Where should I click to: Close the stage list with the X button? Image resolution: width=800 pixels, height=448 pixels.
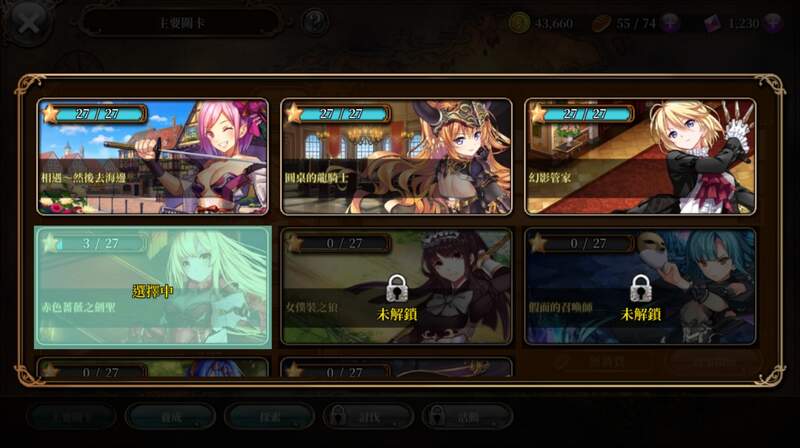pos(28,22)
